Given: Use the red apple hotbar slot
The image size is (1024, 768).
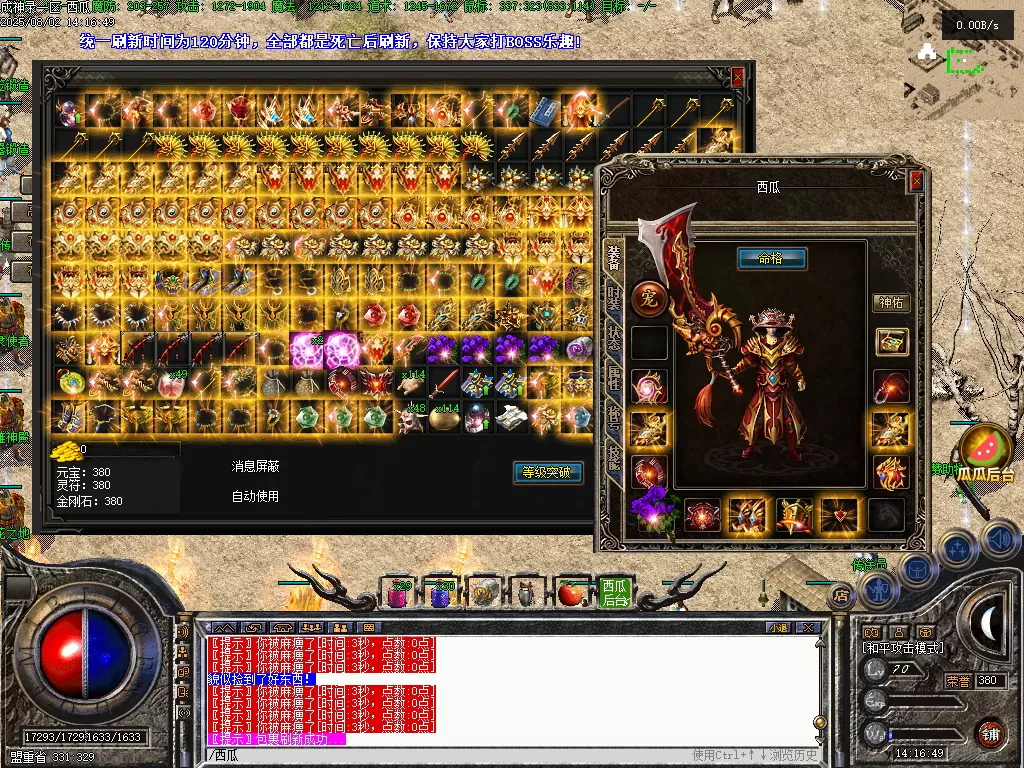Looking at the screenshot, I should coord(571,594).
